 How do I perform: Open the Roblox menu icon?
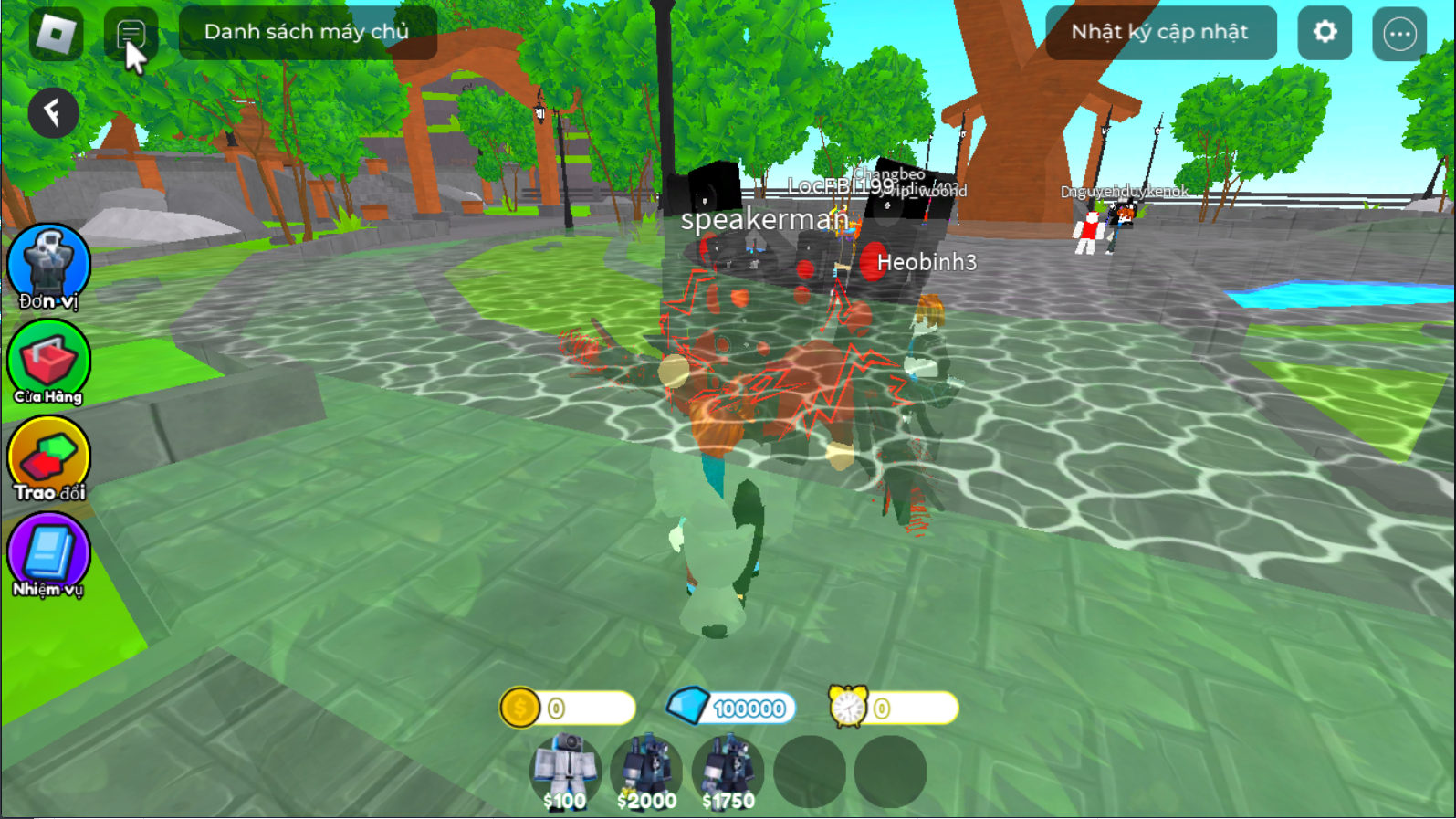(57, 32)
